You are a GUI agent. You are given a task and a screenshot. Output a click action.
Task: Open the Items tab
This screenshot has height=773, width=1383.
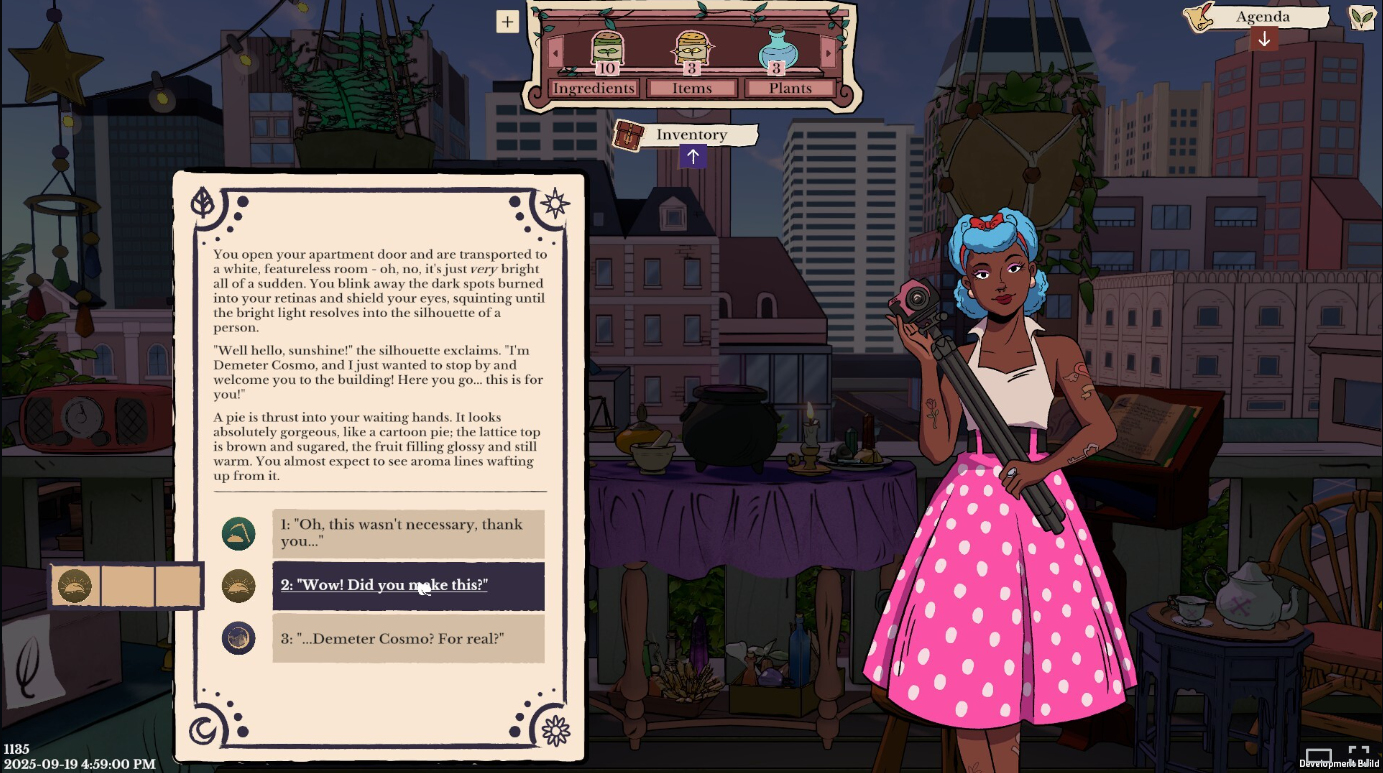coord(692,88)
